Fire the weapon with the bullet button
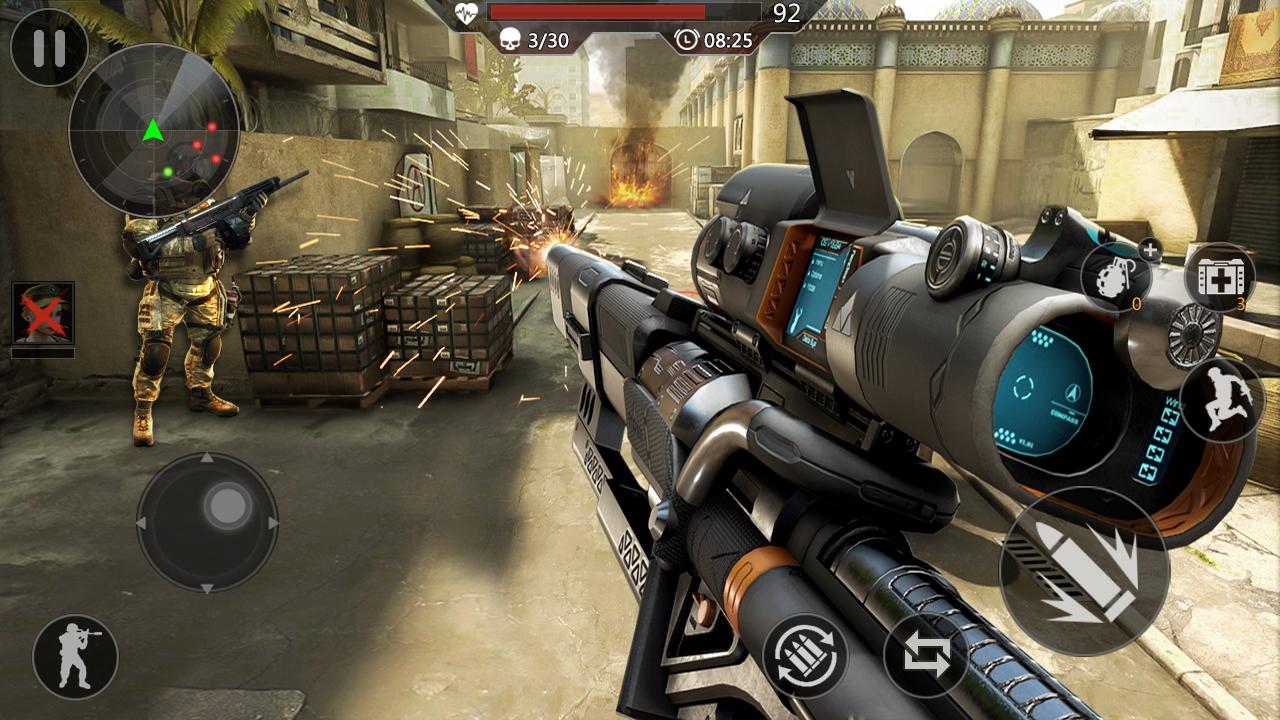The height and width of the screenshot is (720, 1280). coord(1084,572)
